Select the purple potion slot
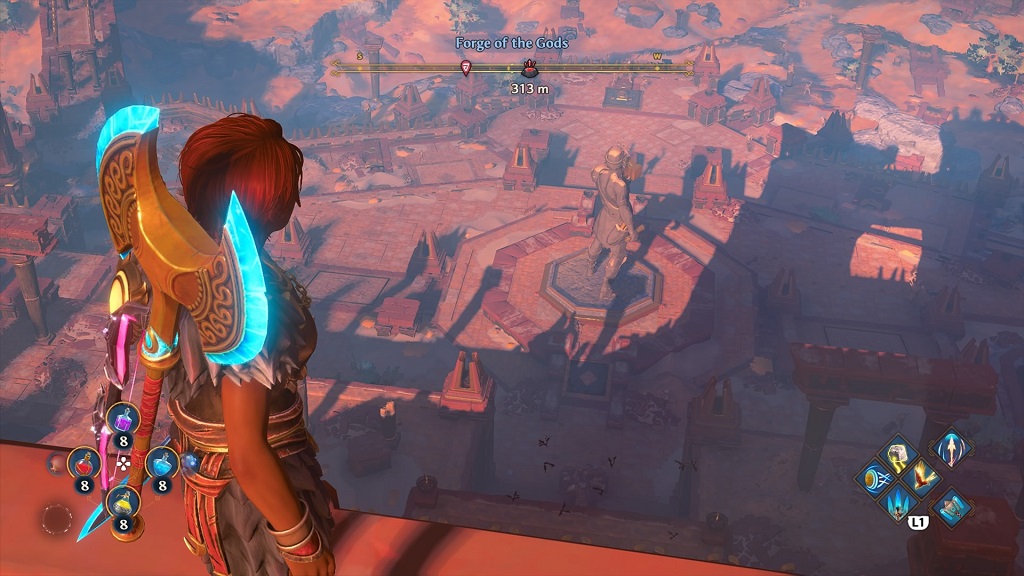 pos(123,419)
